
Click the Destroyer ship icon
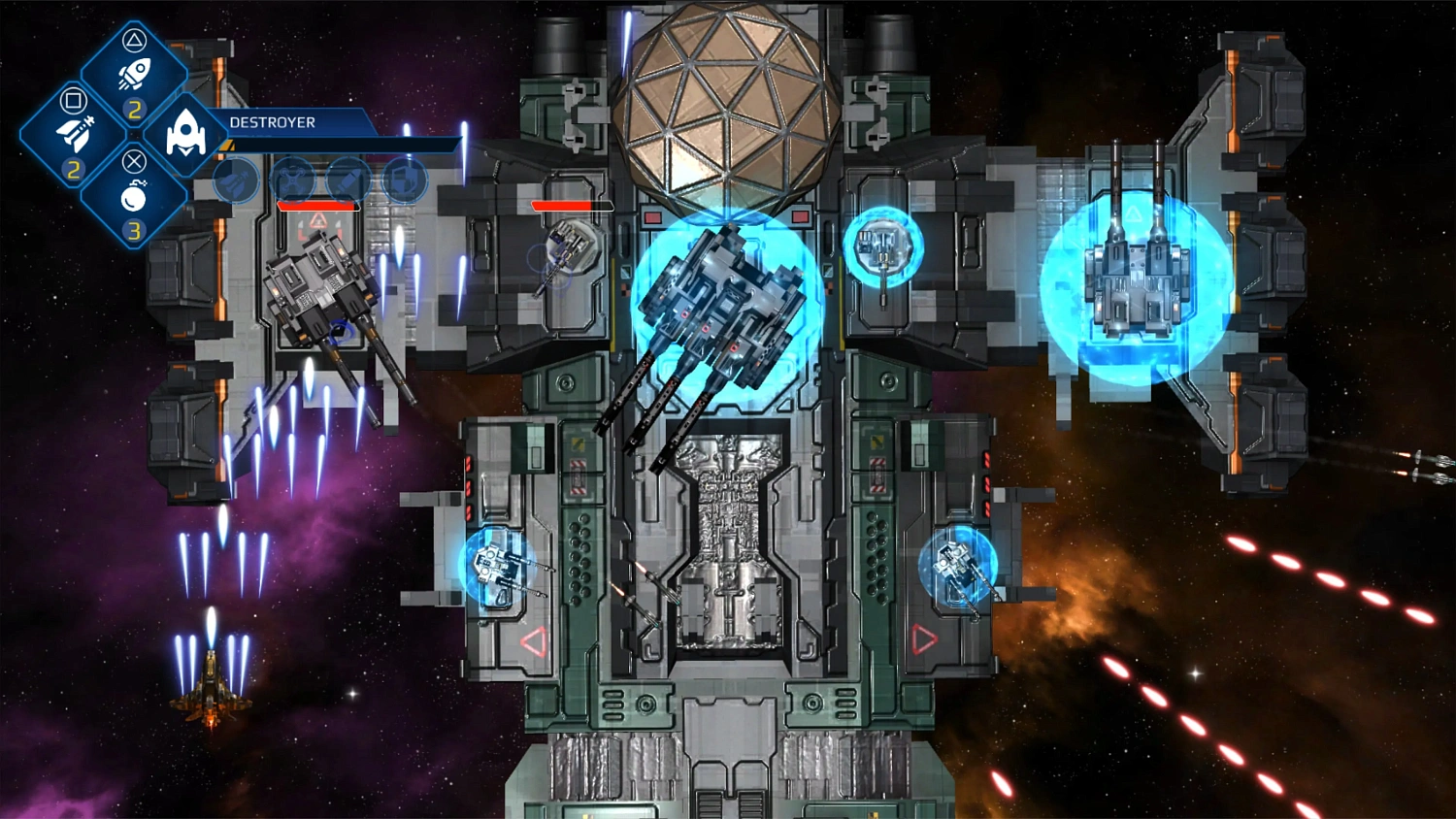point(184,133)
